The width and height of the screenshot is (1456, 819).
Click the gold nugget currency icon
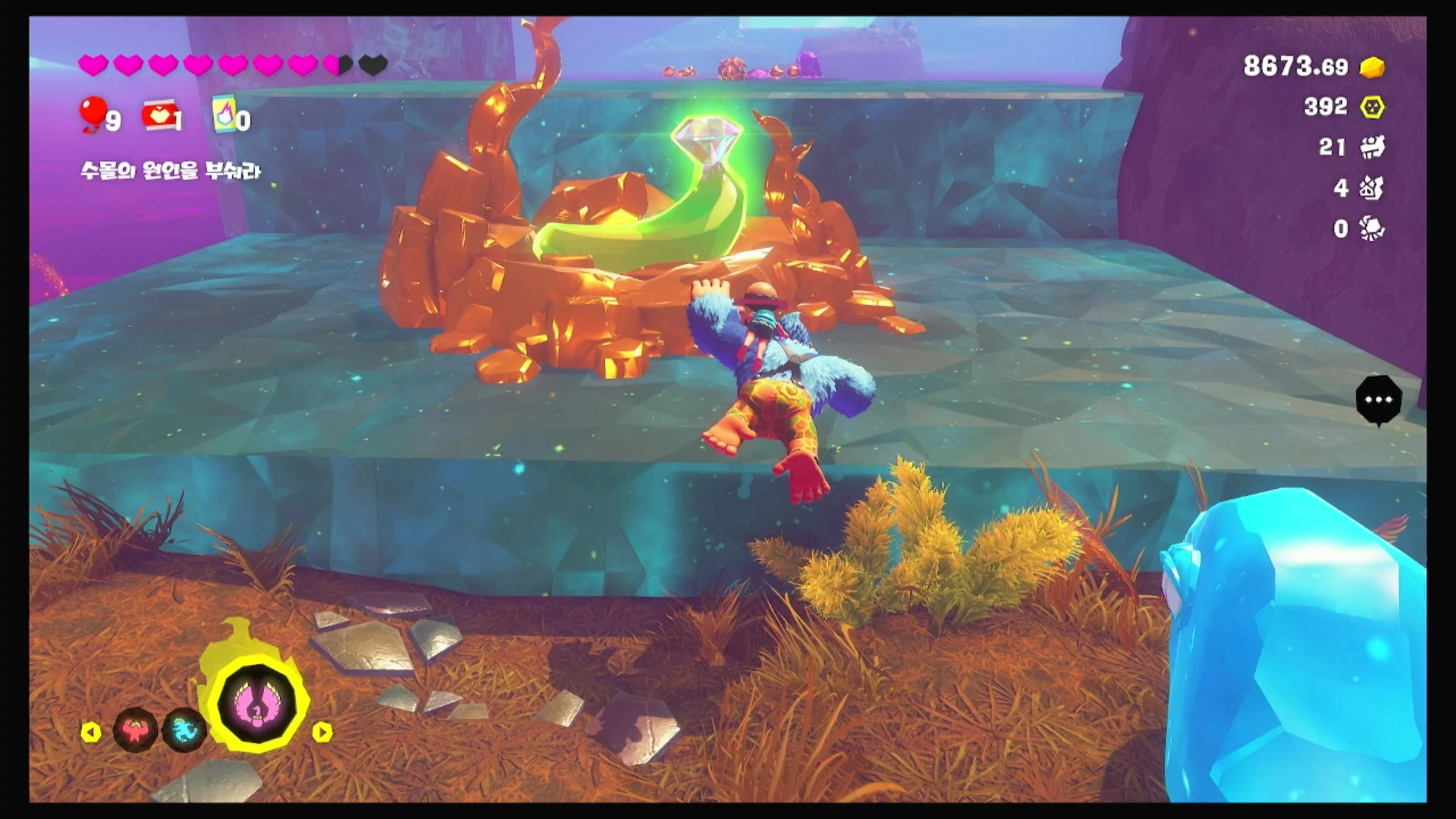pos(1372,68)
